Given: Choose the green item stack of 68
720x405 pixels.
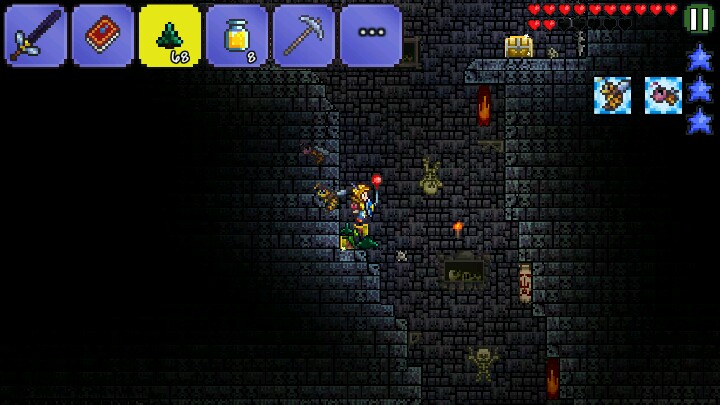Looking at the screenshot, I should click(x=170, y=35).
